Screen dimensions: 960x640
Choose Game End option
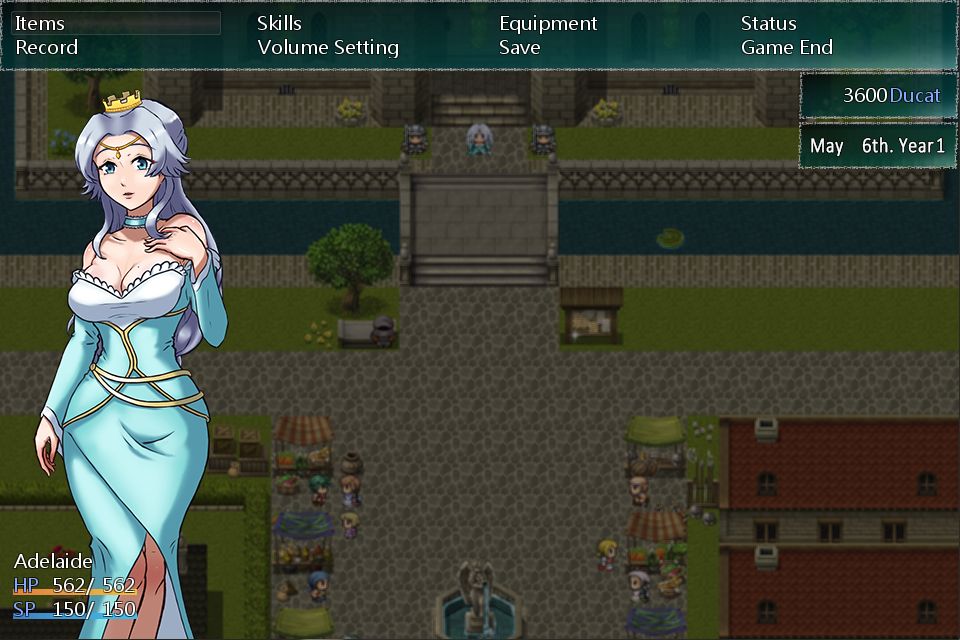tap(787, 47)
